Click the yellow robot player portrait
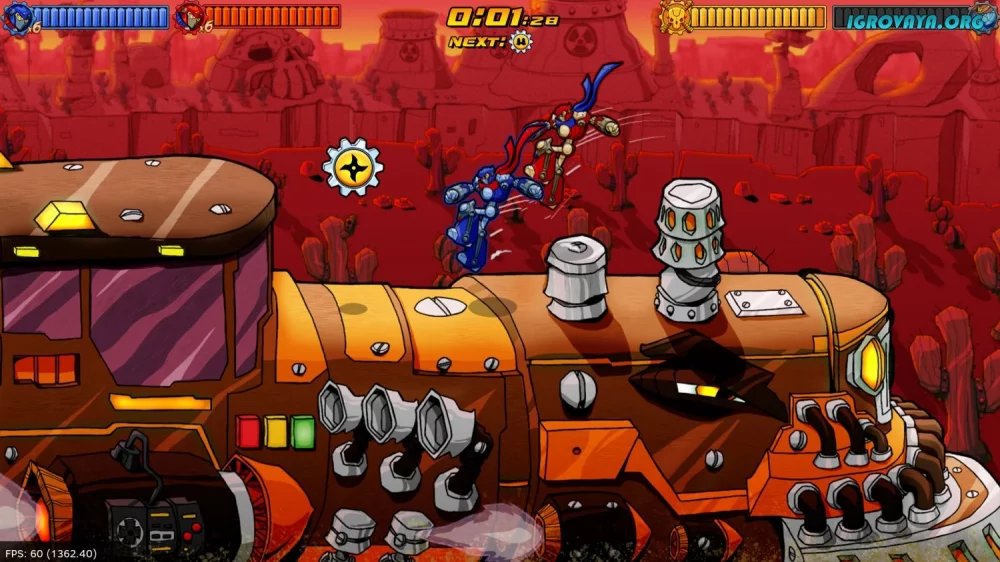Viewport: 1000px width, 562px height. point(674,17)
